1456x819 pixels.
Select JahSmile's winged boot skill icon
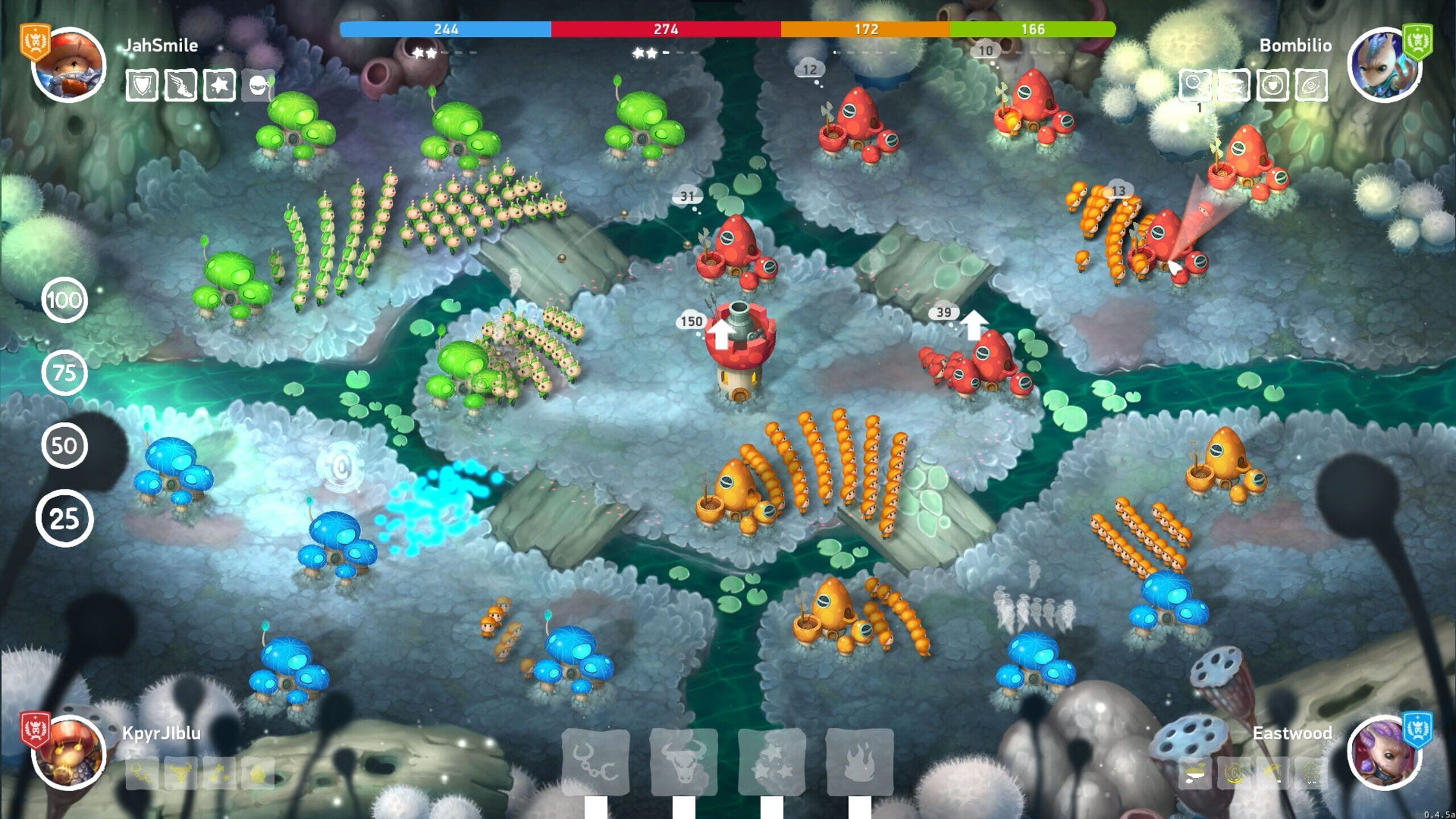[180, 85]
